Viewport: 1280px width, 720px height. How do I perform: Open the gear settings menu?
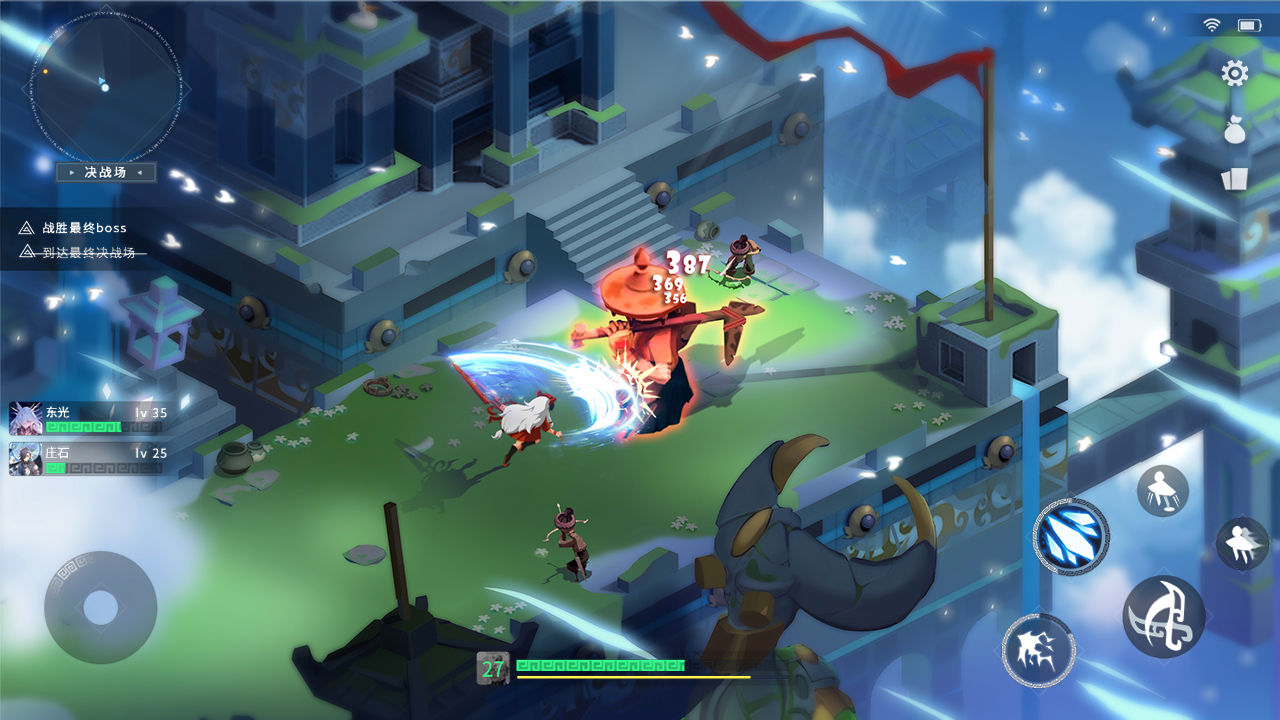1235,73
